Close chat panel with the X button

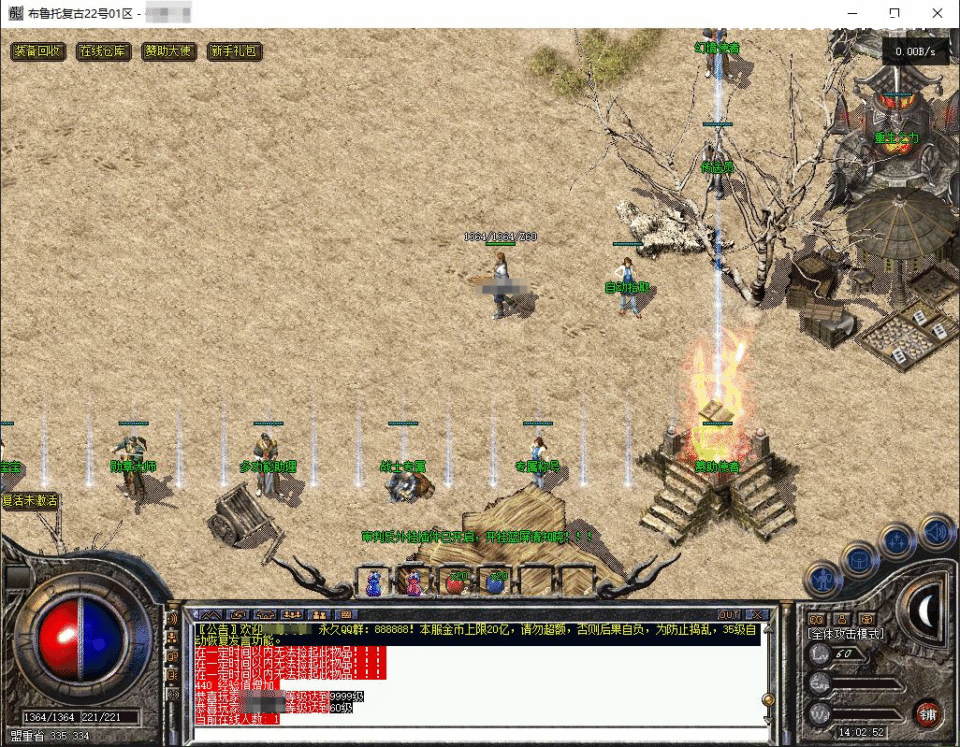(x=759, y=614)
